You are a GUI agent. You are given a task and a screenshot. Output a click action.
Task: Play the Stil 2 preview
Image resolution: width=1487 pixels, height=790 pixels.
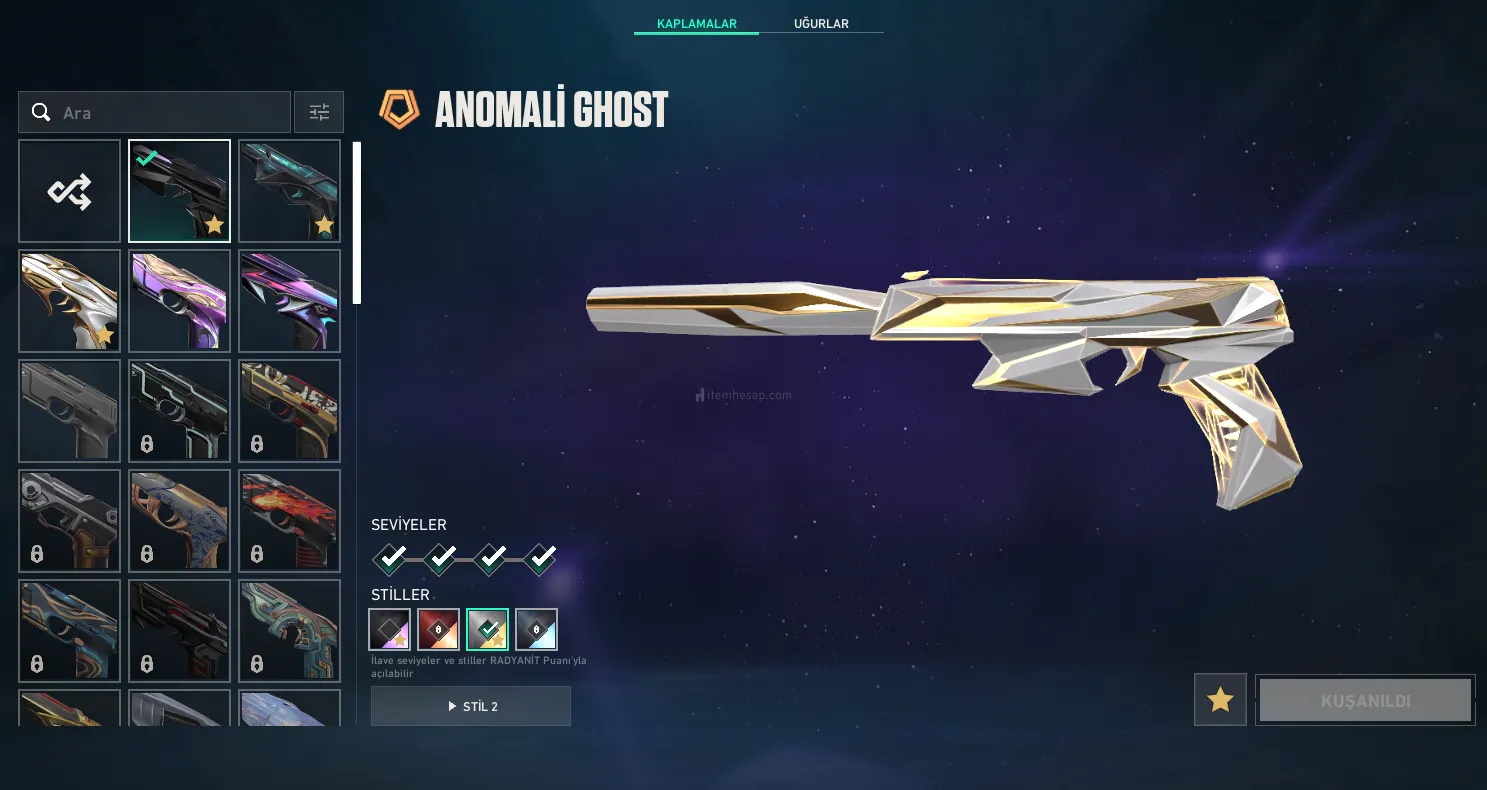[x=471, y=706]
